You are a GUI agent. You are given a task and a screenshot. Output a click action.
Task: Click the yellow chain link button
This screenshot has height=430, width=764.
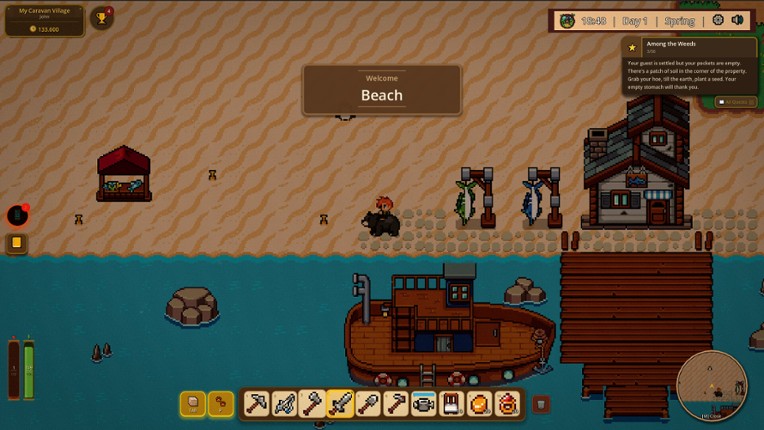click(x=220, y=404)
